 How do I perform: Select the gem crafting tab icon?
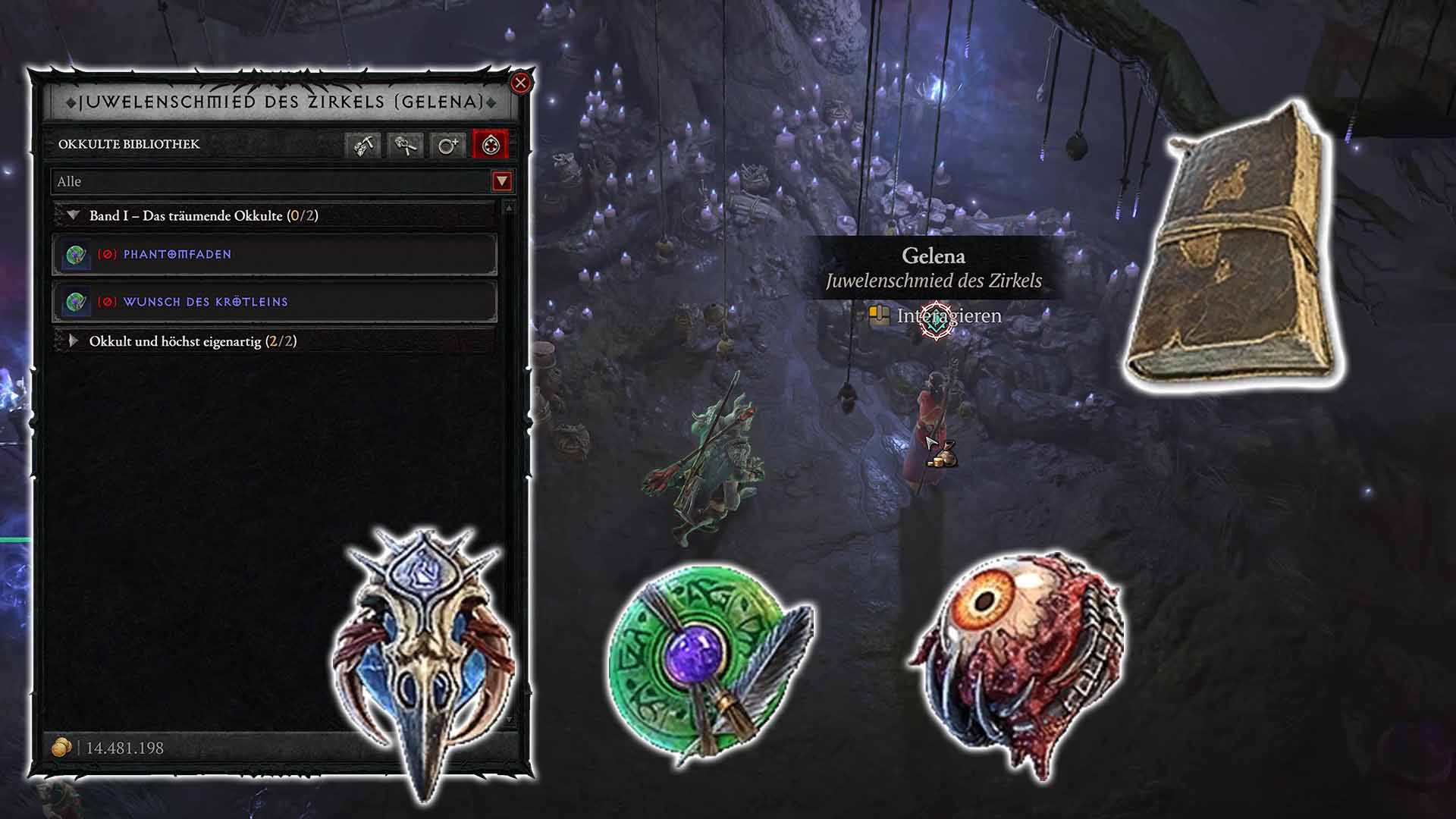click(x=362, y=147)
